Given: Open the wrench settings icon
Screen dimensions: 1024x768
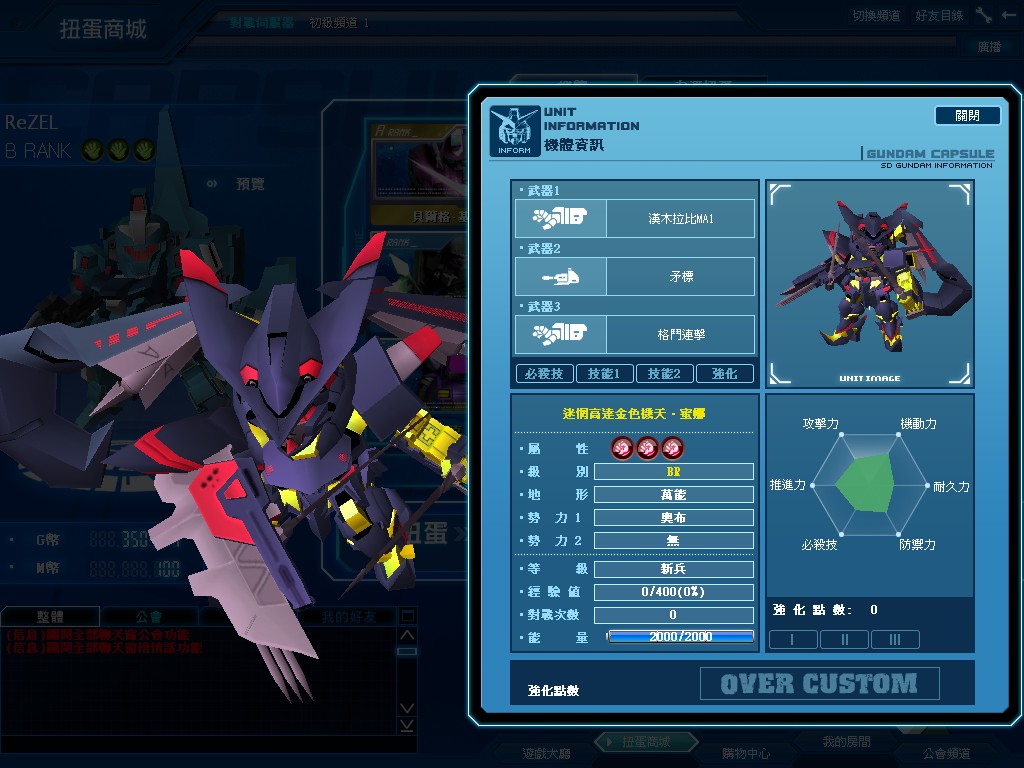Looking at the screenshot, I should tap(984, 15).
